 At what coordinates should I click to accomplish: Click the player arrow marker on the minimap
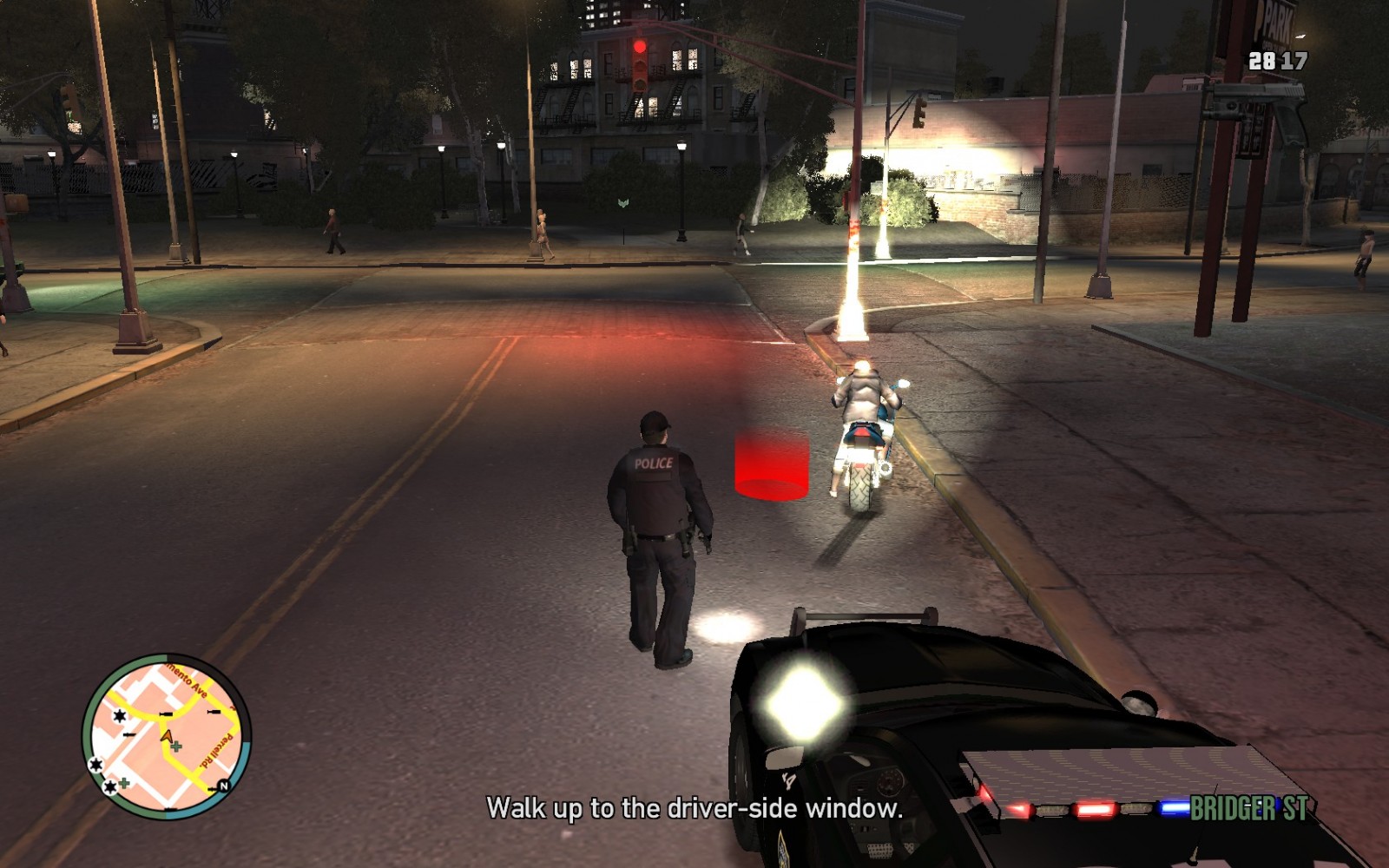tap(167, 736)
